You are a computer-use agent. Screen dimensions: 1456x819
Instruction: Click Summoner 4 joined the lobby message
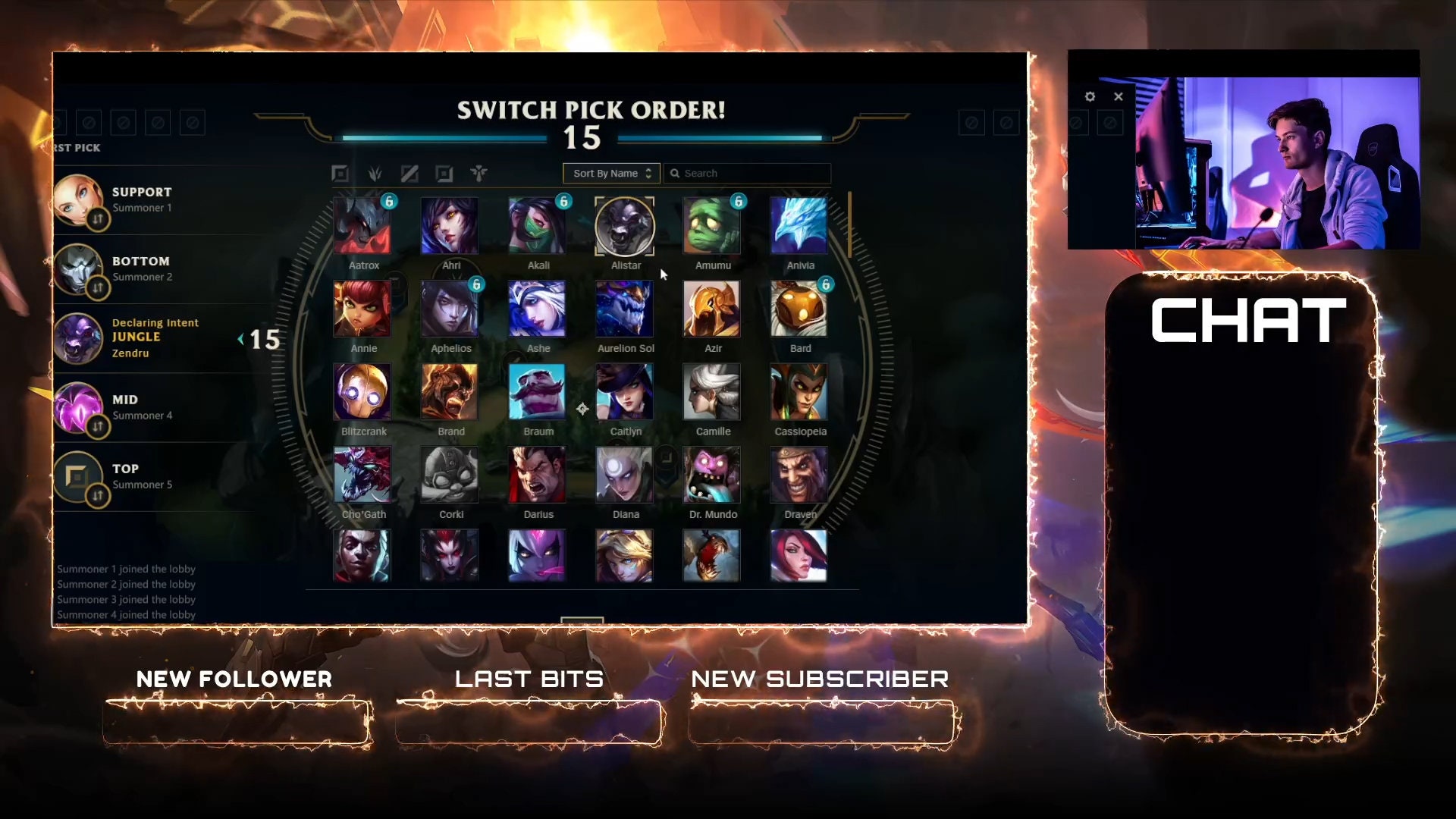tap(125, 614)
